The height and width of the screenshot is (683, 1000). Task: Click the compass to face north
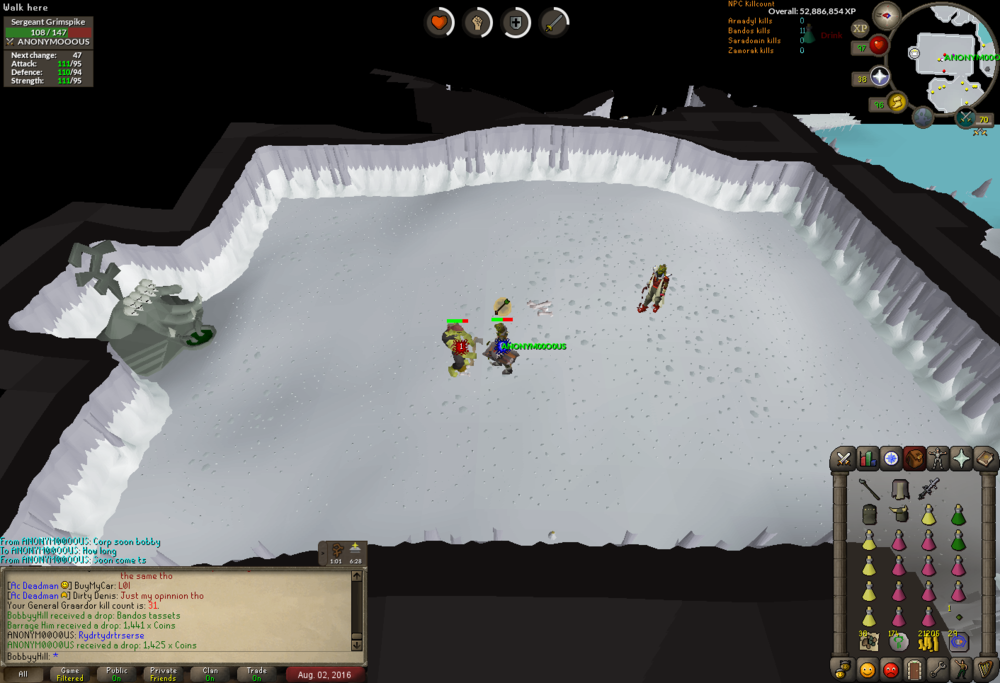coord(887,15)
